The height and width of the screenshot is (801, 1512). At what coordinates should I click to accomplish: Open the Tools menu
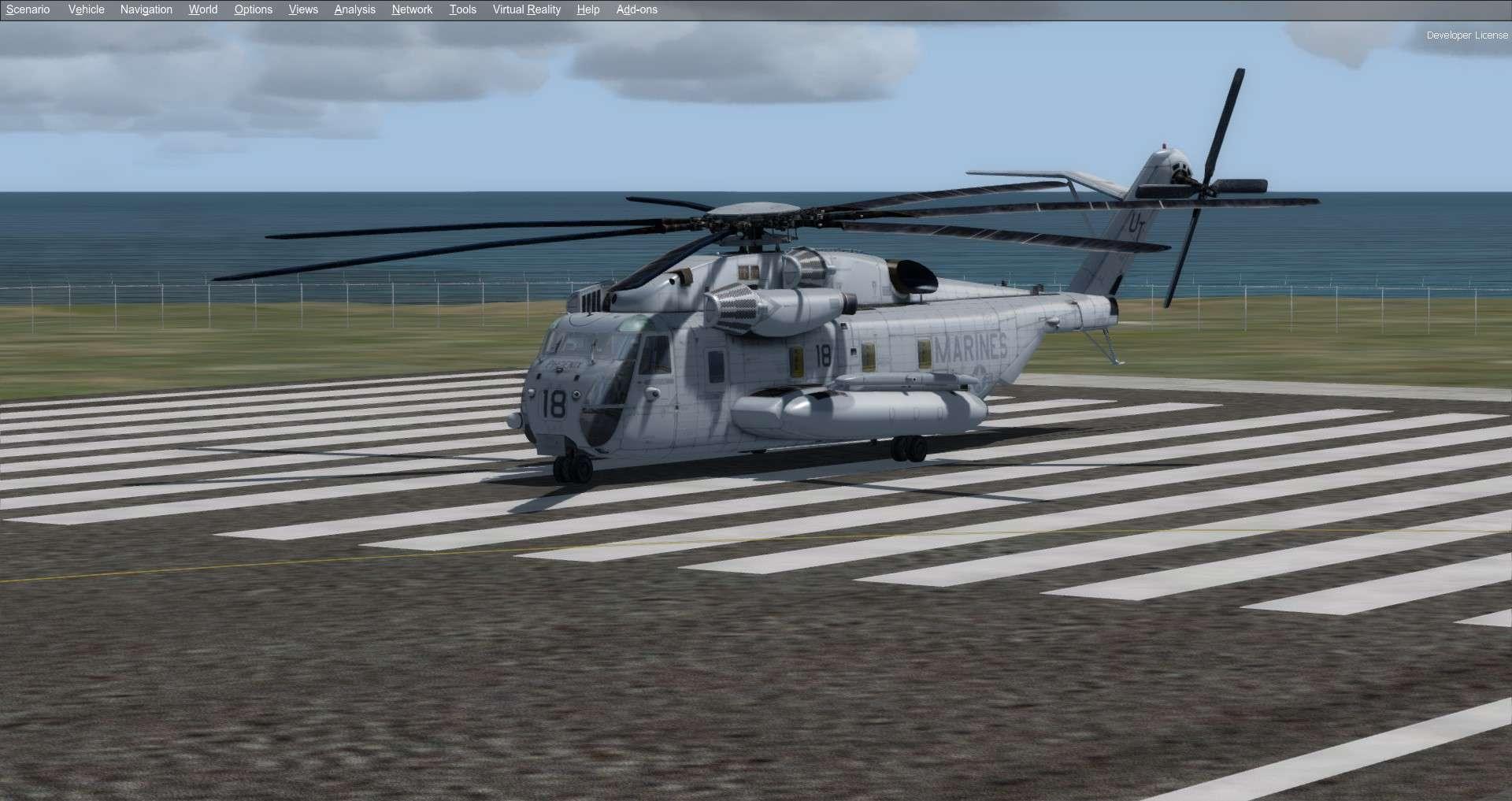[462, 9]
